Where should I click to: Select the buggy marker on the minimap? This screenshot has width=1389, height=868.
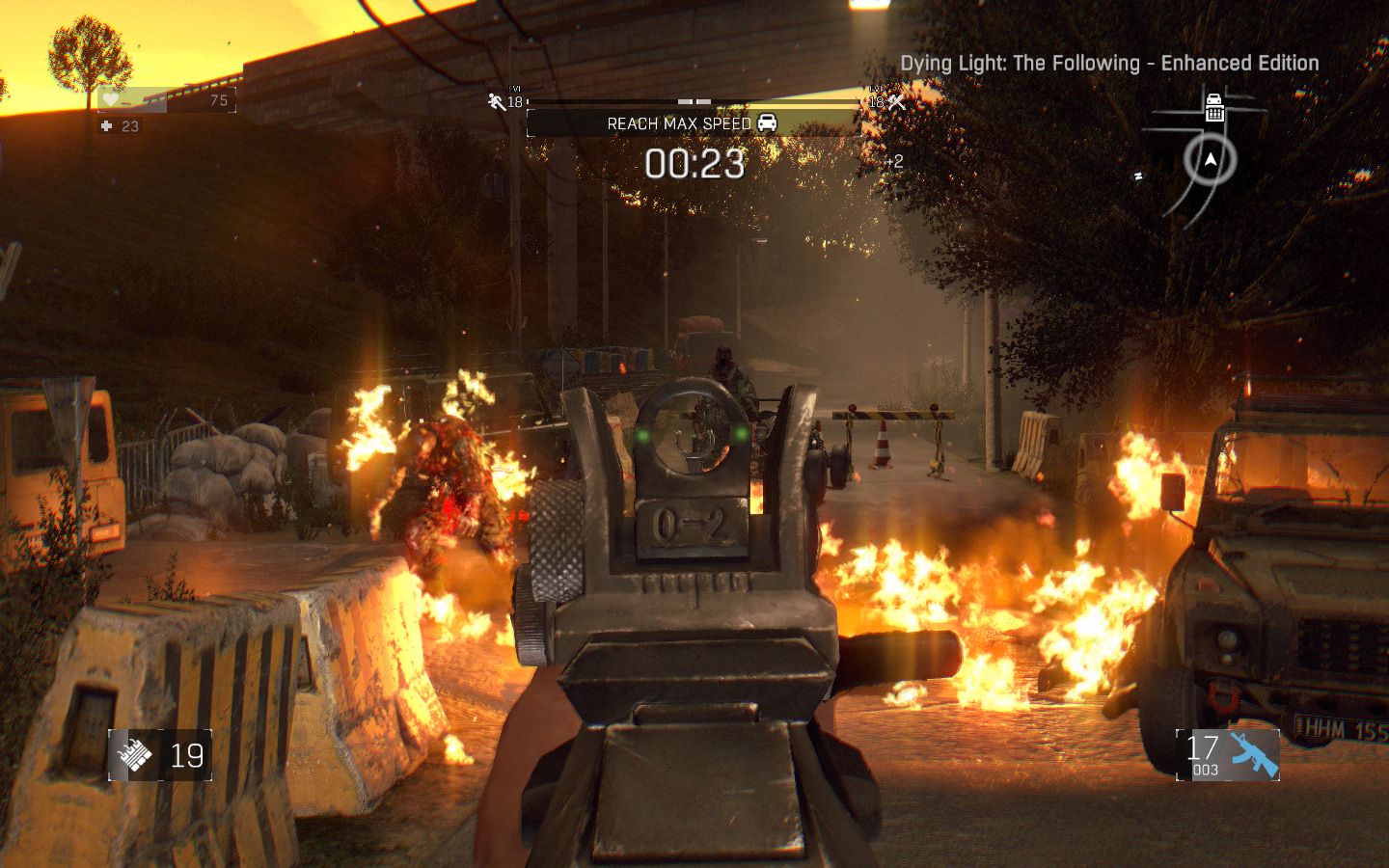coord(1213,106)
